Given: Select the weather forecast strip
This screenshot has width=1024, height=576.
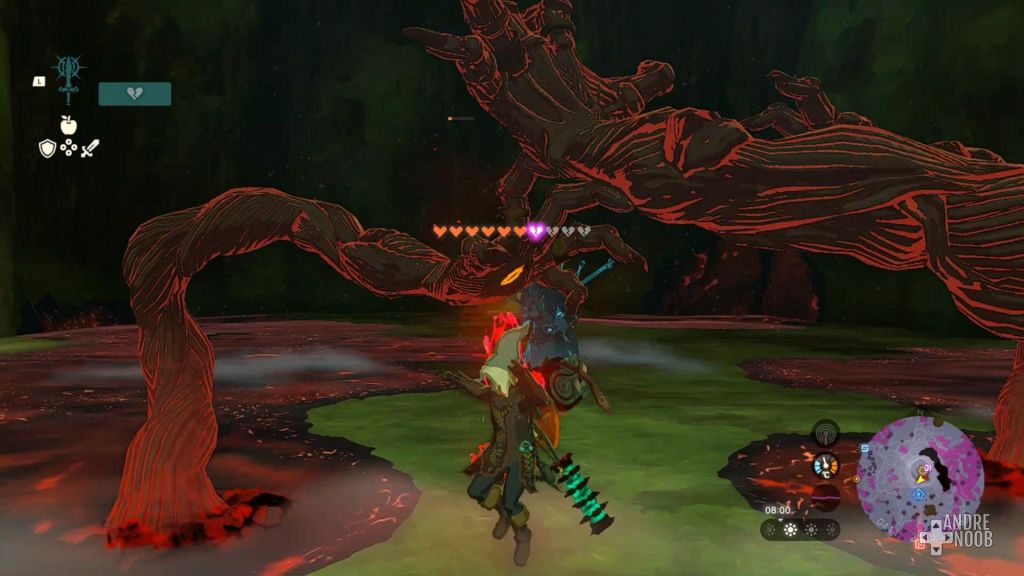Looking at the screenshot, I should point(801,529).
